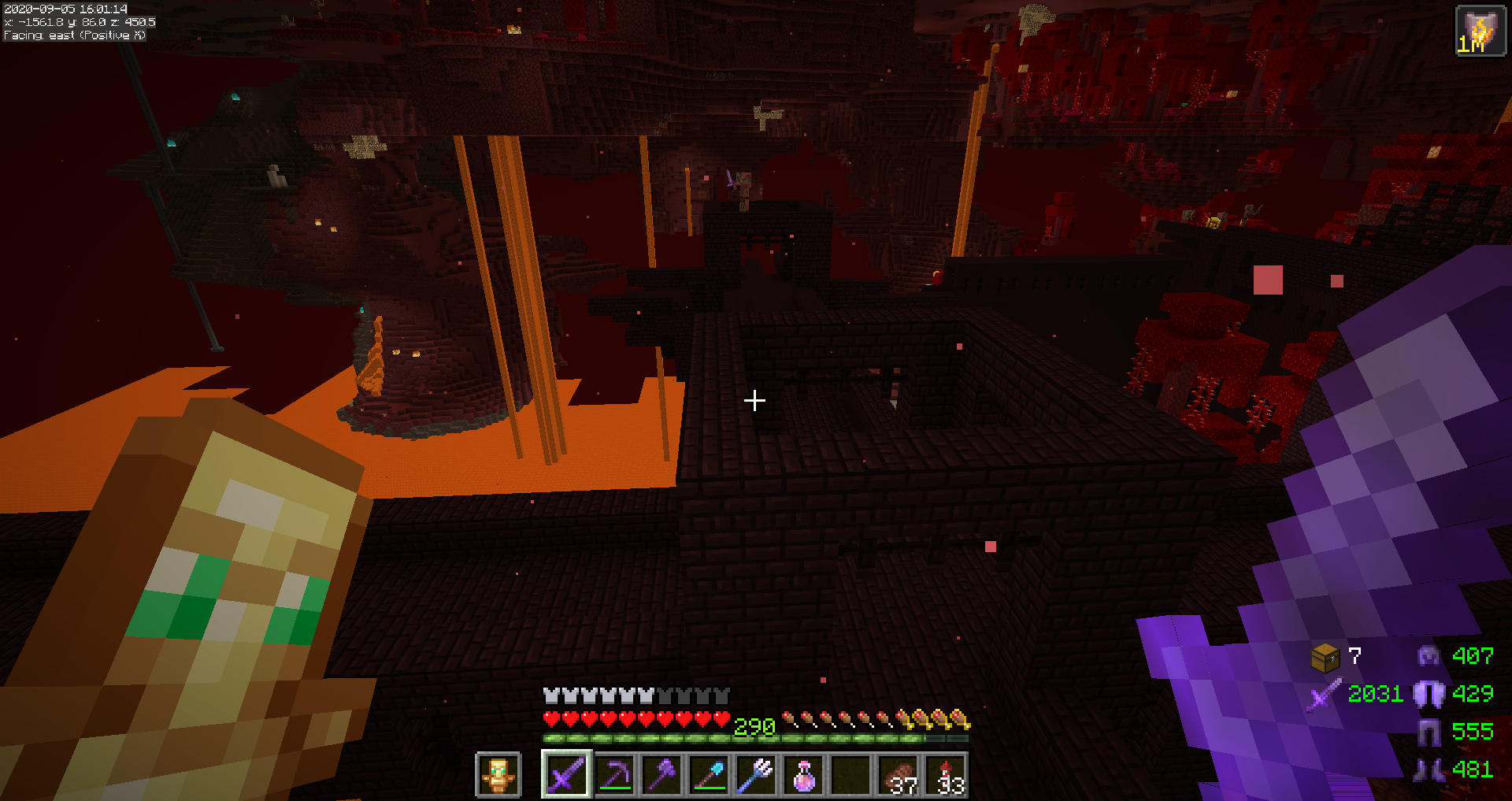This screenshot has height=801, width=1512.
Task: Choose the netherite pickaxe in the hotbar
Action: (x=614, y=775)
